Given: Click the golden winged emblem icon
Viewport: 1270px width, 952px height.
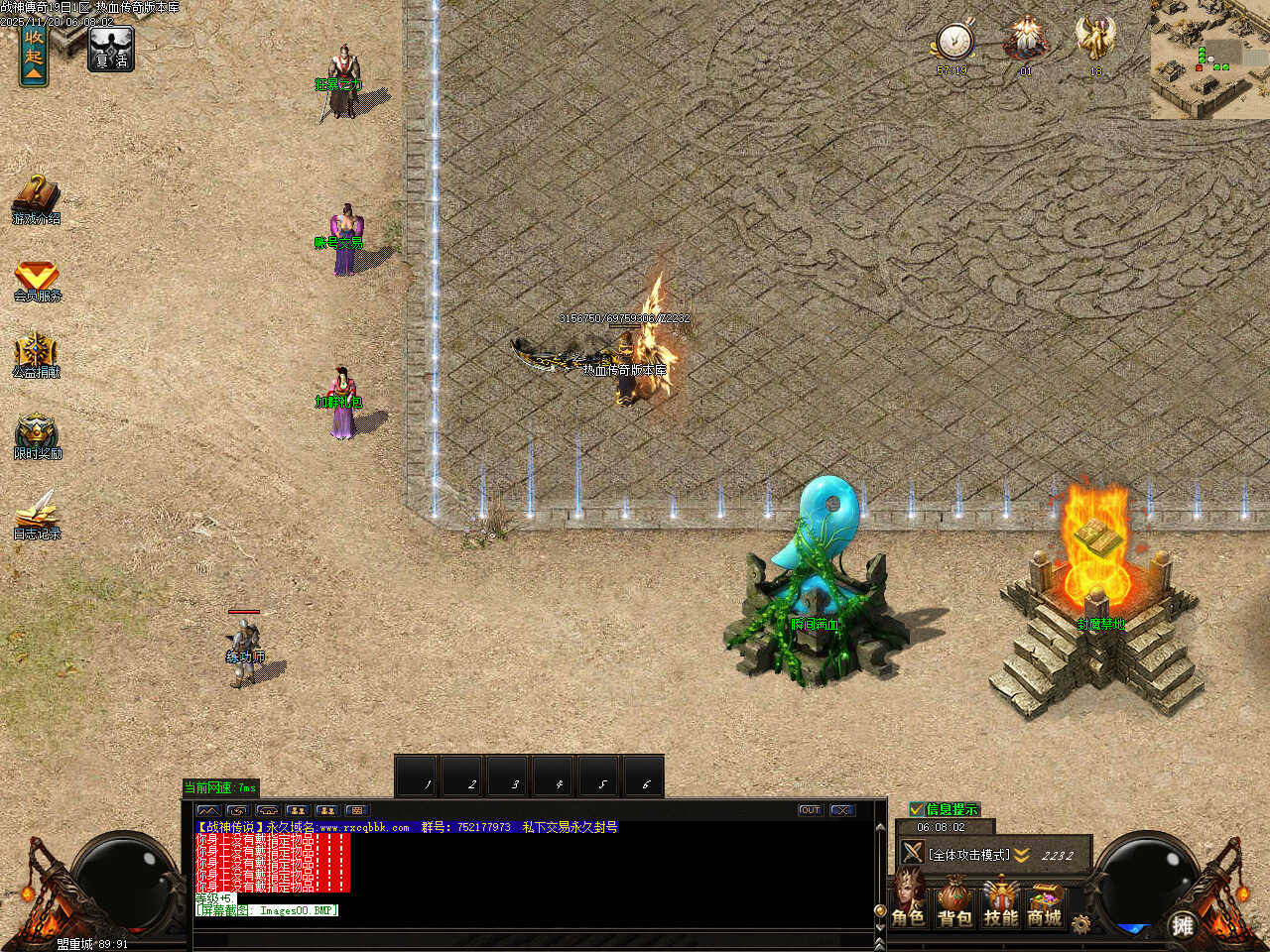Looking at the screenshot, I should pos(1095,42).
